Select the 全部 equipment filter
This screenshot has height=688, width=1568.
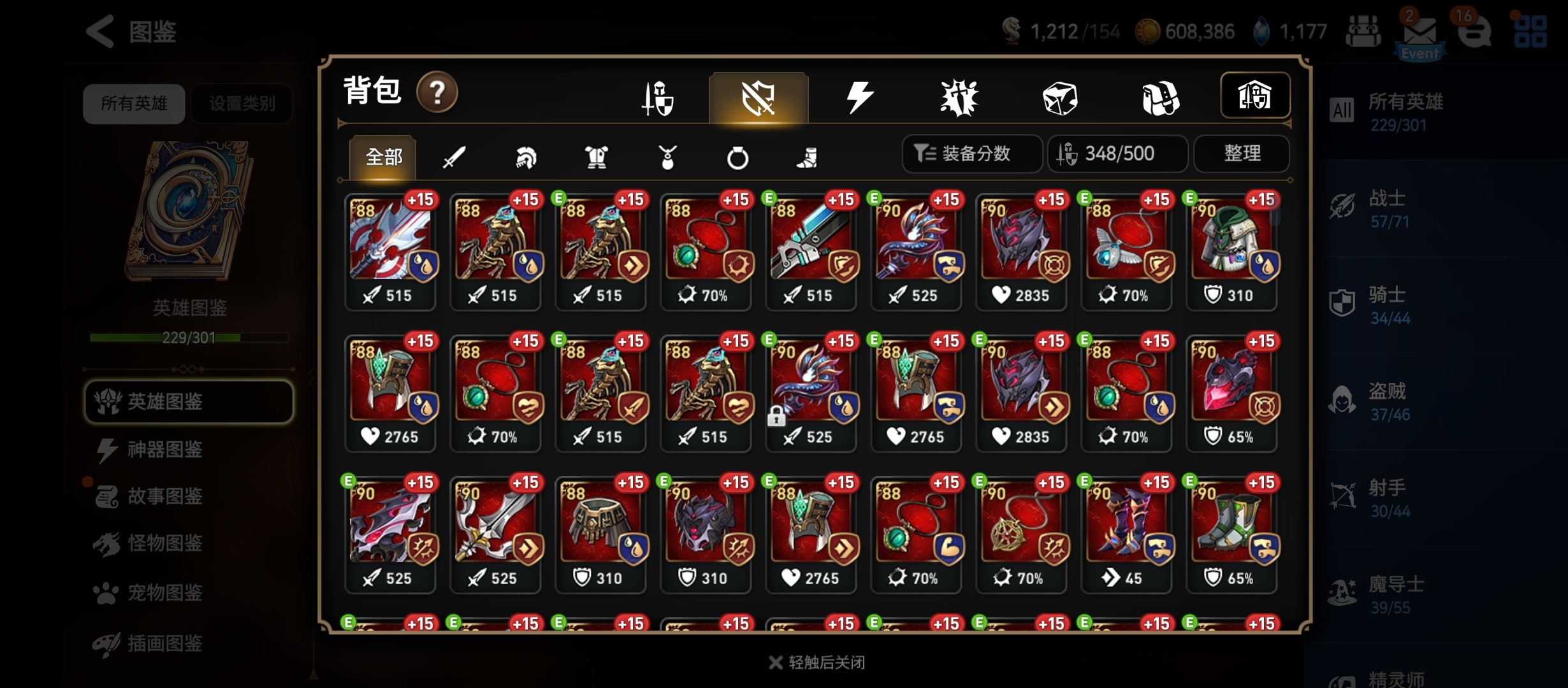383,157
